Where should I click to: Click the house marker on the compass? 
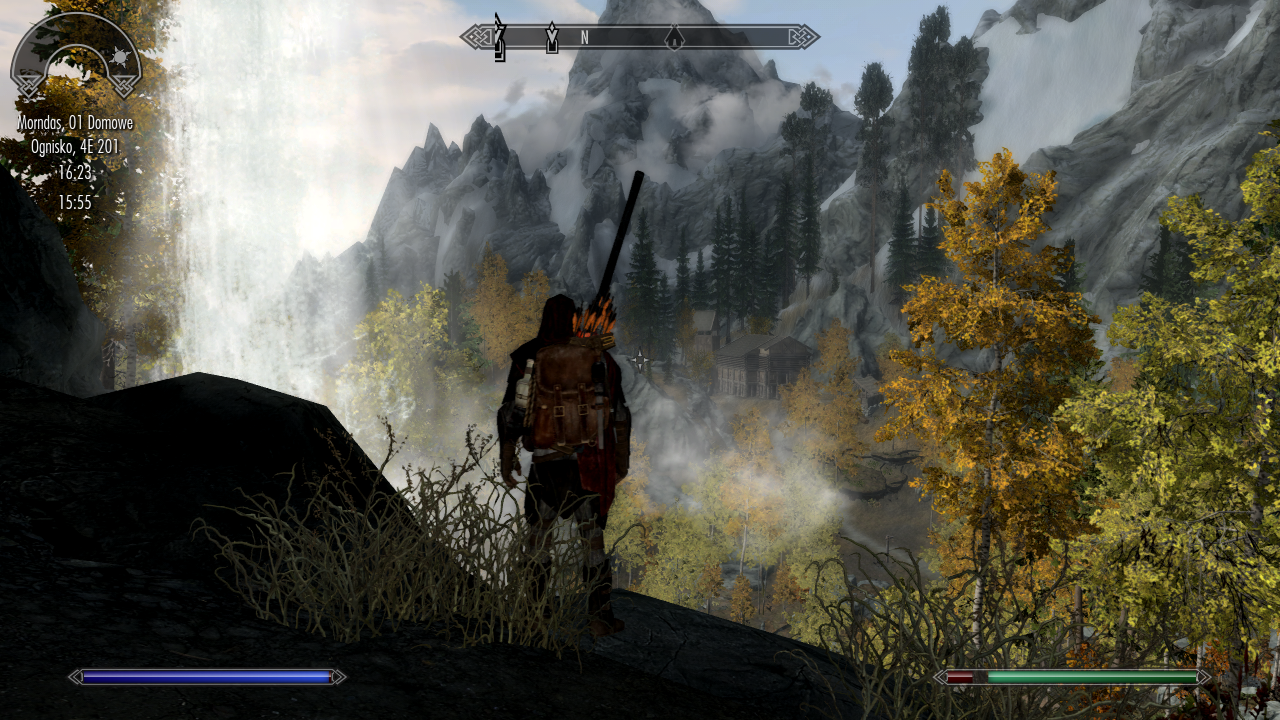pyautogui.click(x=675, y=38)
